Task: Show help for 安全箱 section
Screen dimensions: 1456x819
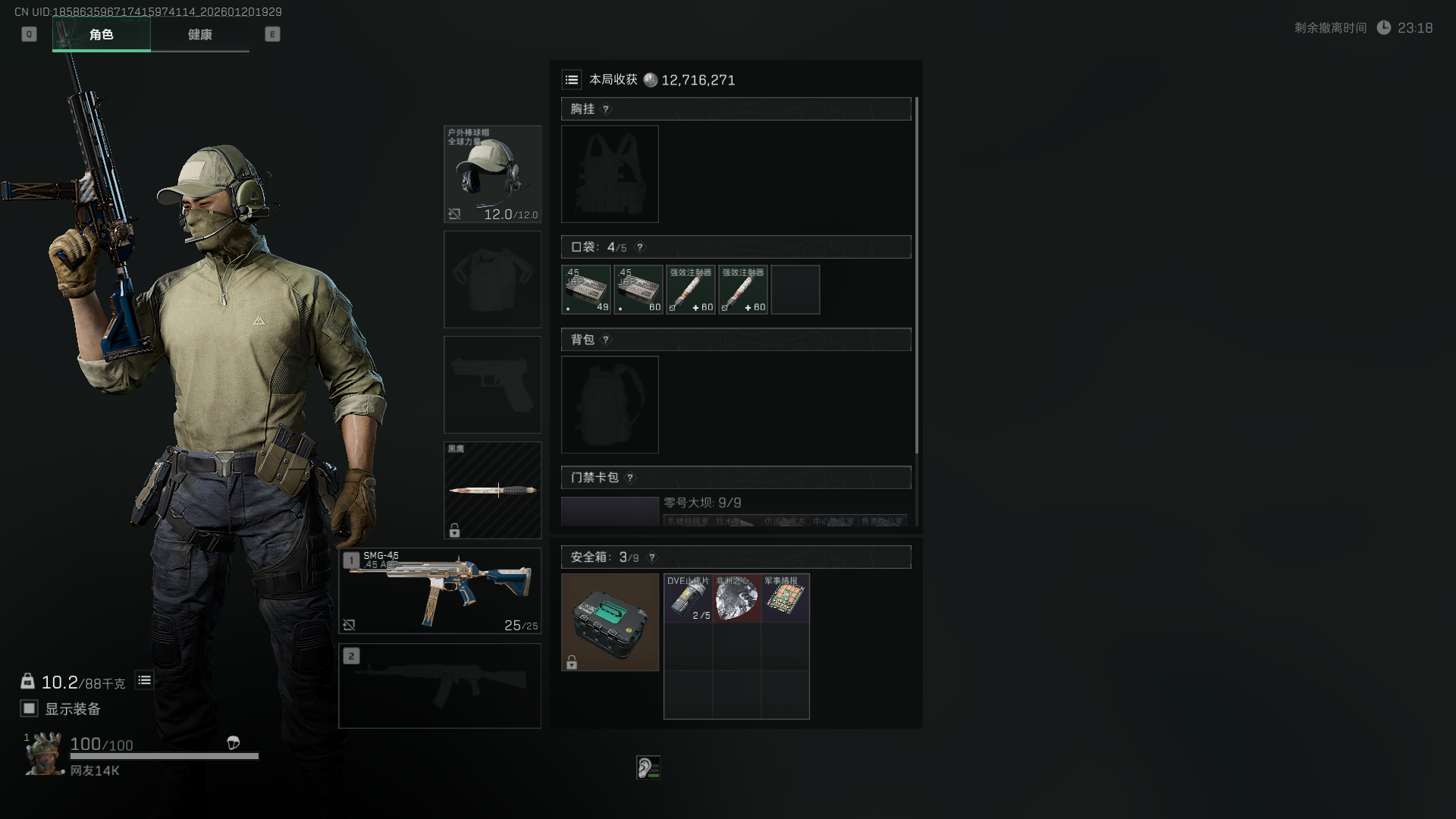Action: pos(651,557)
